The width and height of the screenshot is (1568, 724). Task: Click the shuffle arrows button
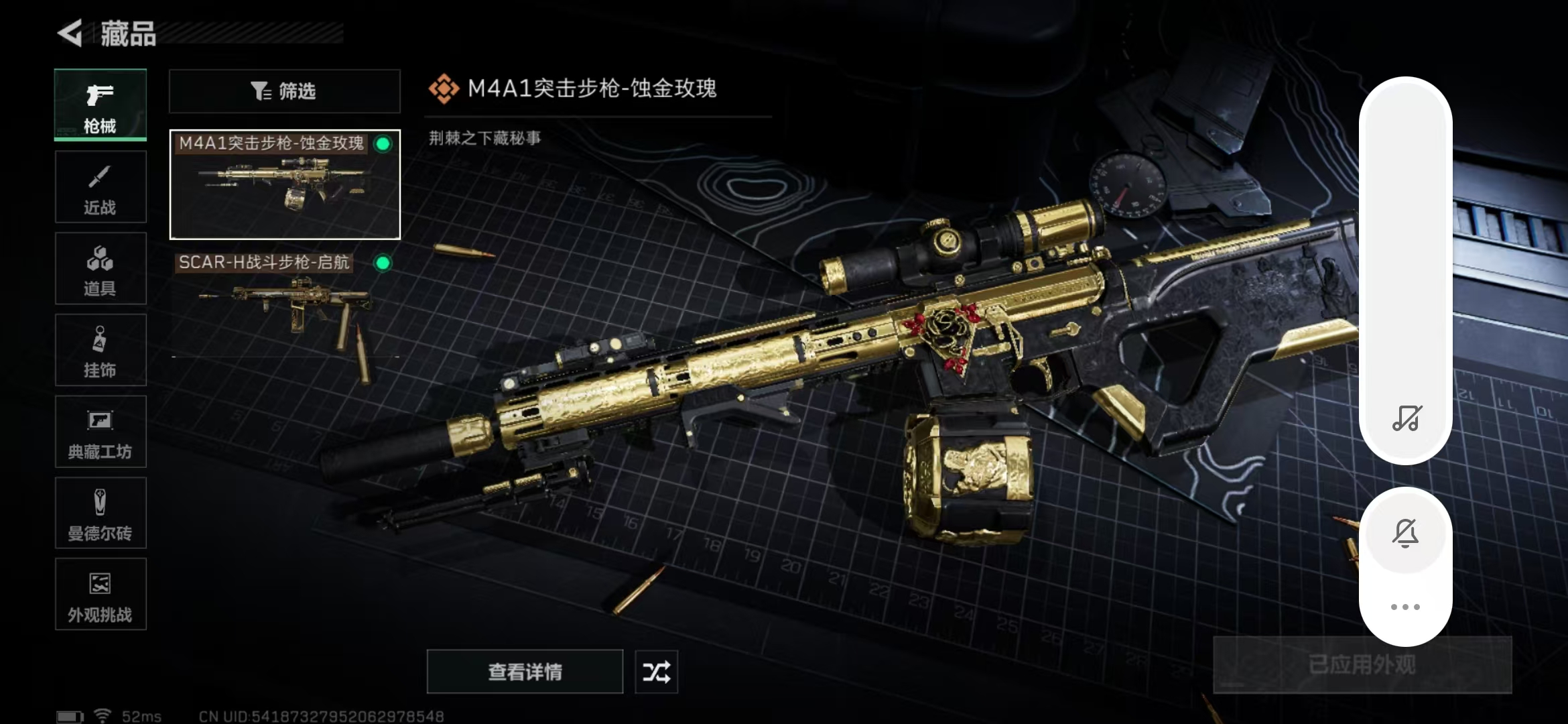pyautogui.click(x=656, y=672)
